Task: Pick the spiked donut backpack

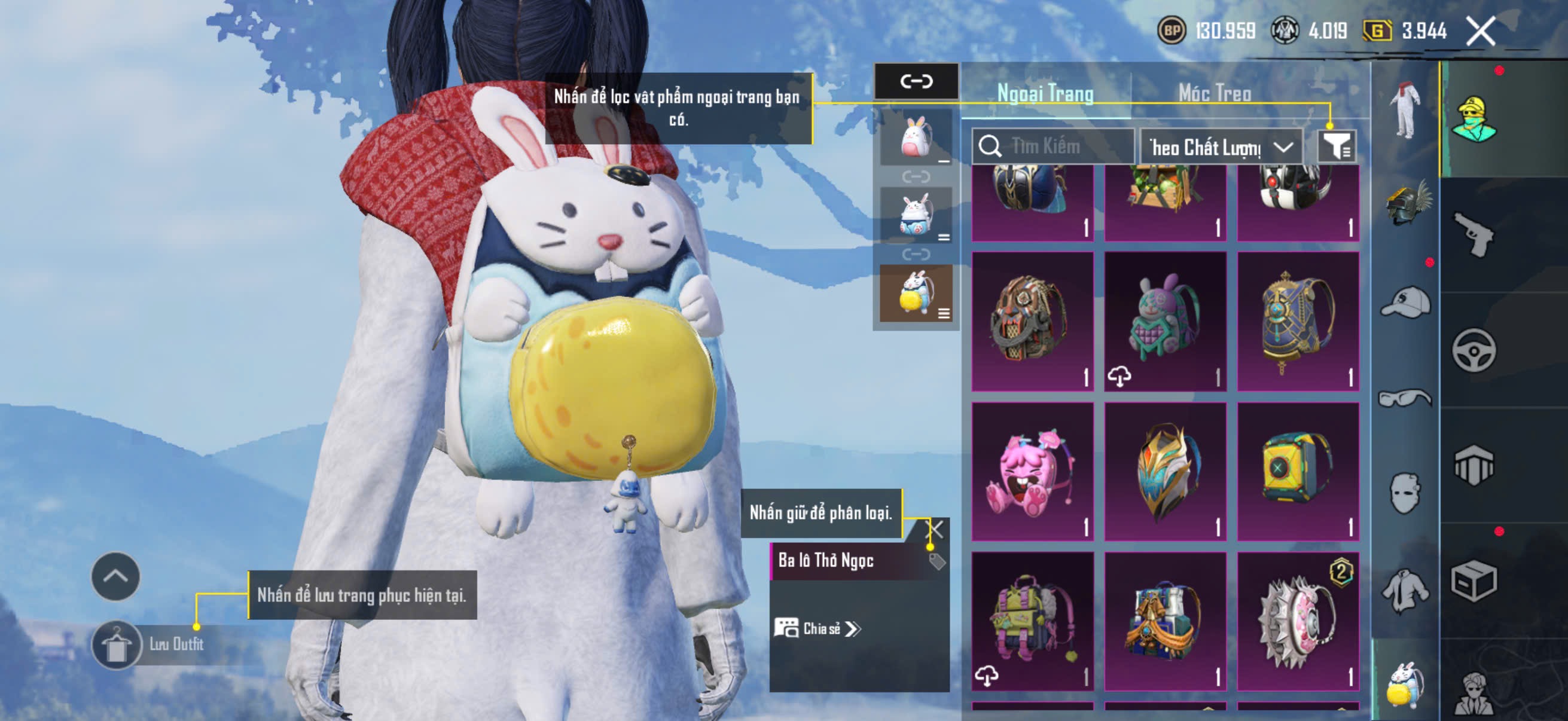Action: 1298,621
